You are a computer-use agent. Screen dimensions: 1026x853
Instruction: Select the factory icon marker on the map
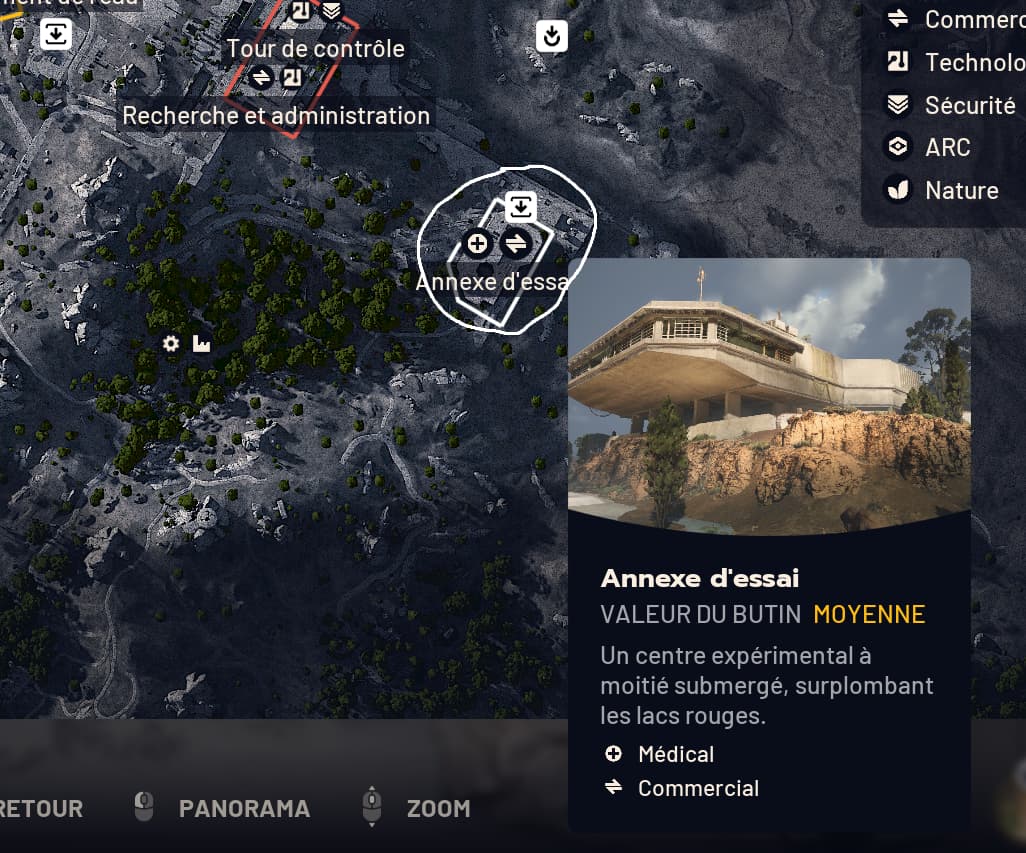(x=202, y=344)
